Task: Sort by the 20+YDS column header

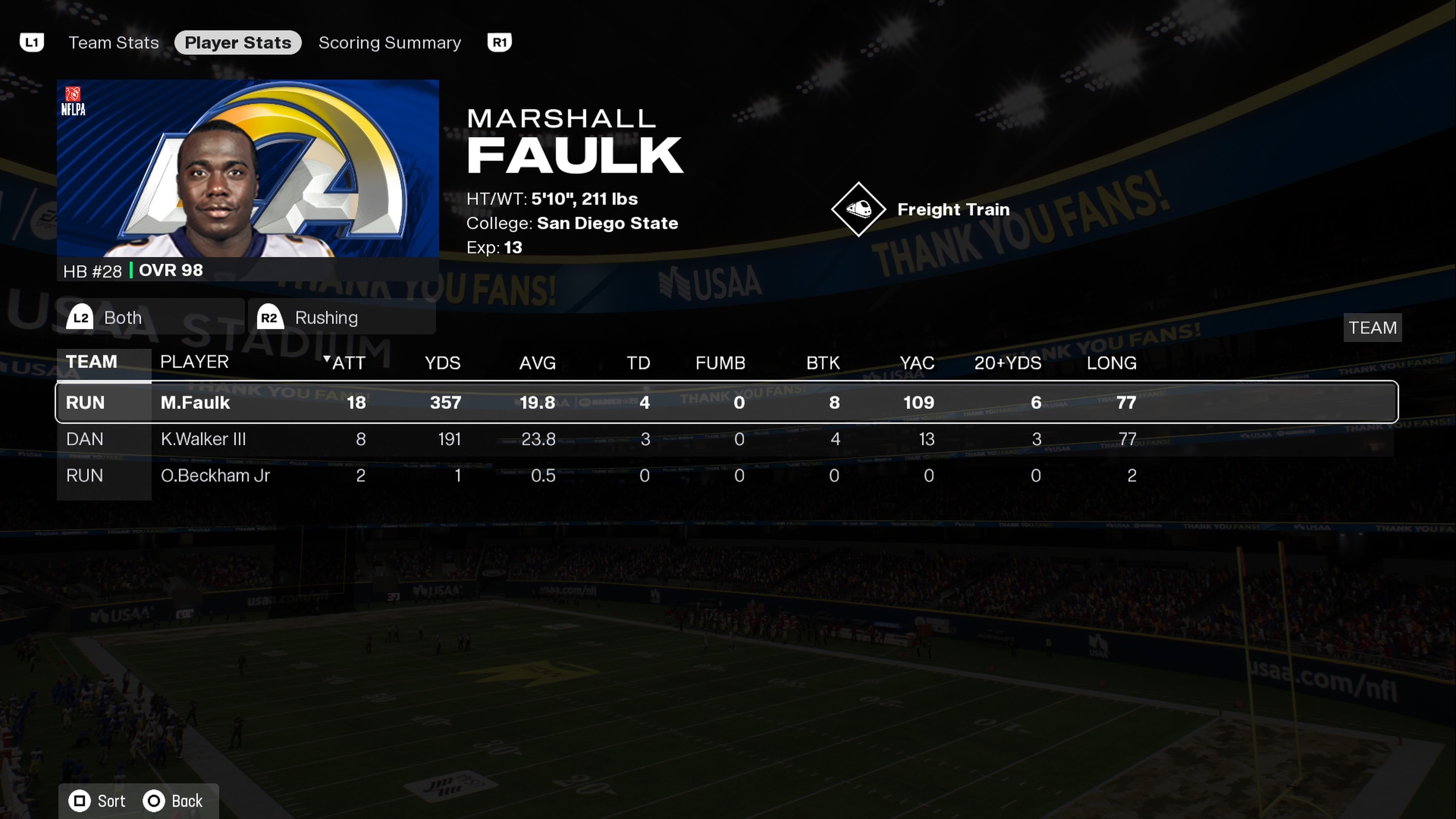Action: (x=1008, y=363)
